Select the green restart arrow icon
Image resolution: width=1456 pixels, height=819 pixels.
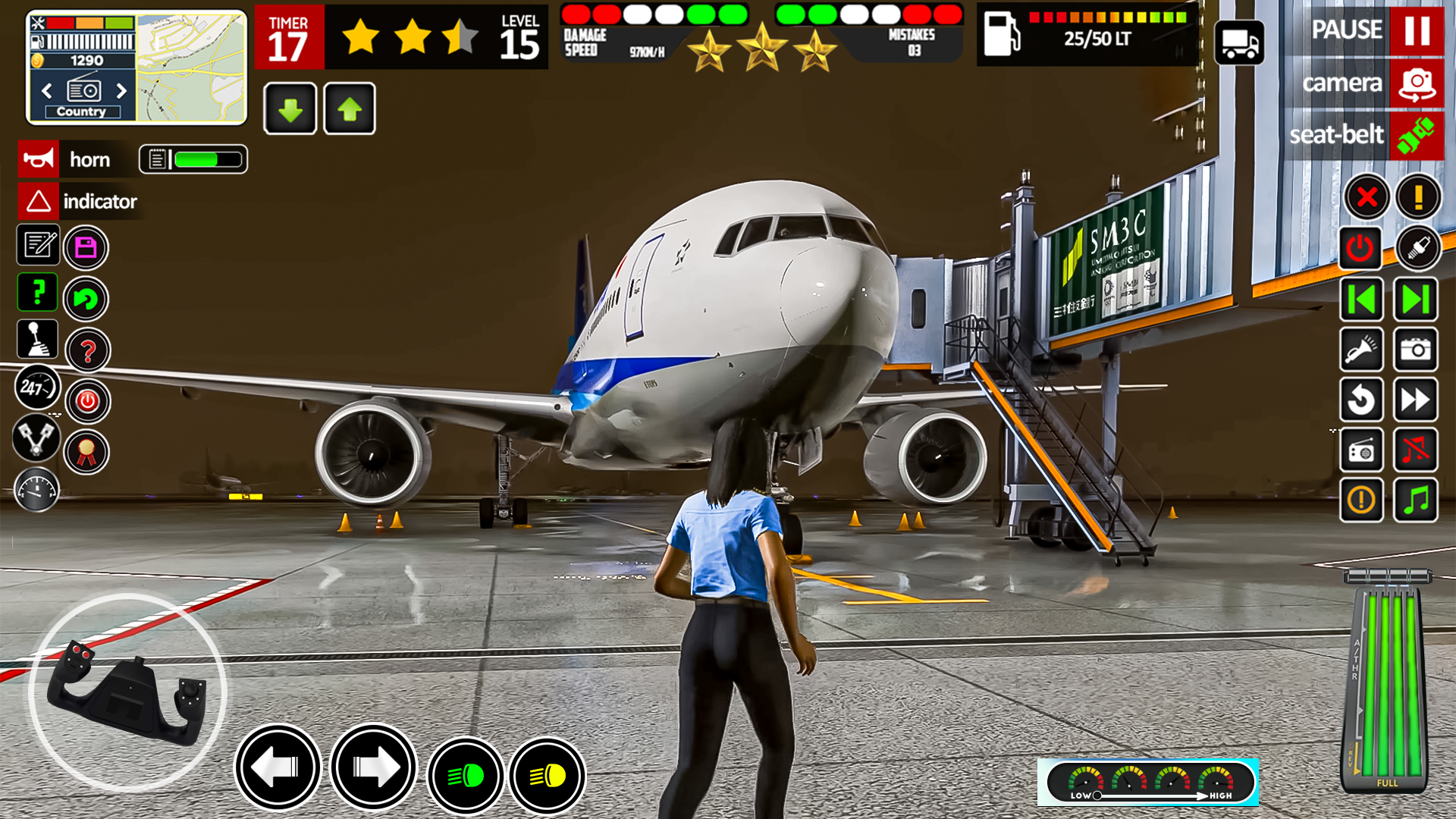pyautogui.click(x=86, y=299)
